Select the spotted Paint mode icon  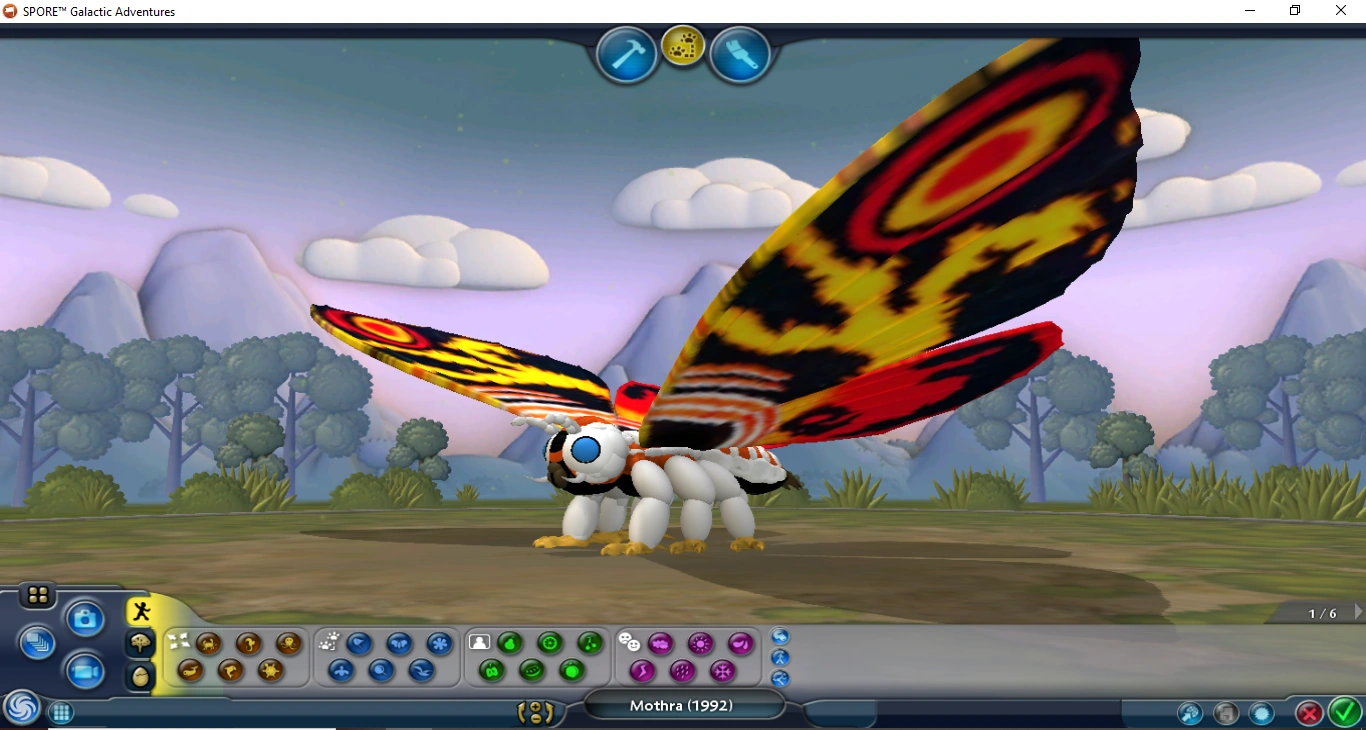pos(684,46)
